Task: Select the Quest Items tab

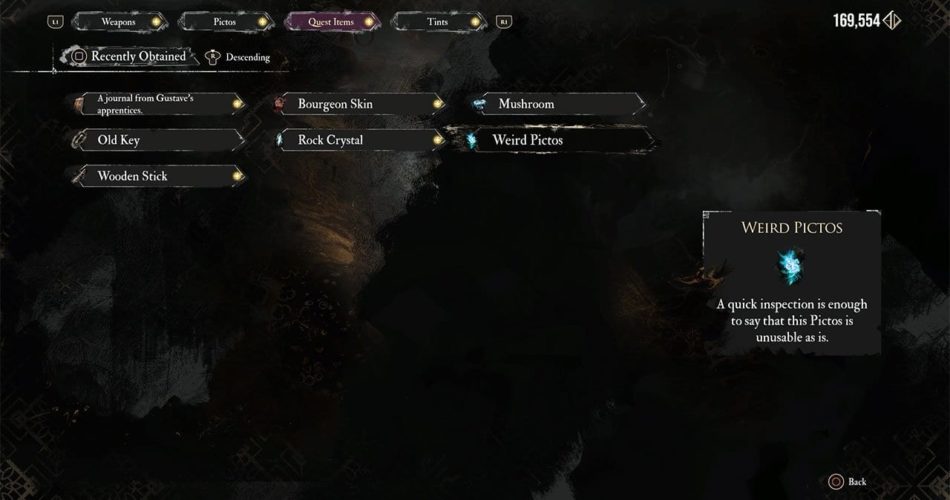Action: pyautogui.click(x=331, y=21)
